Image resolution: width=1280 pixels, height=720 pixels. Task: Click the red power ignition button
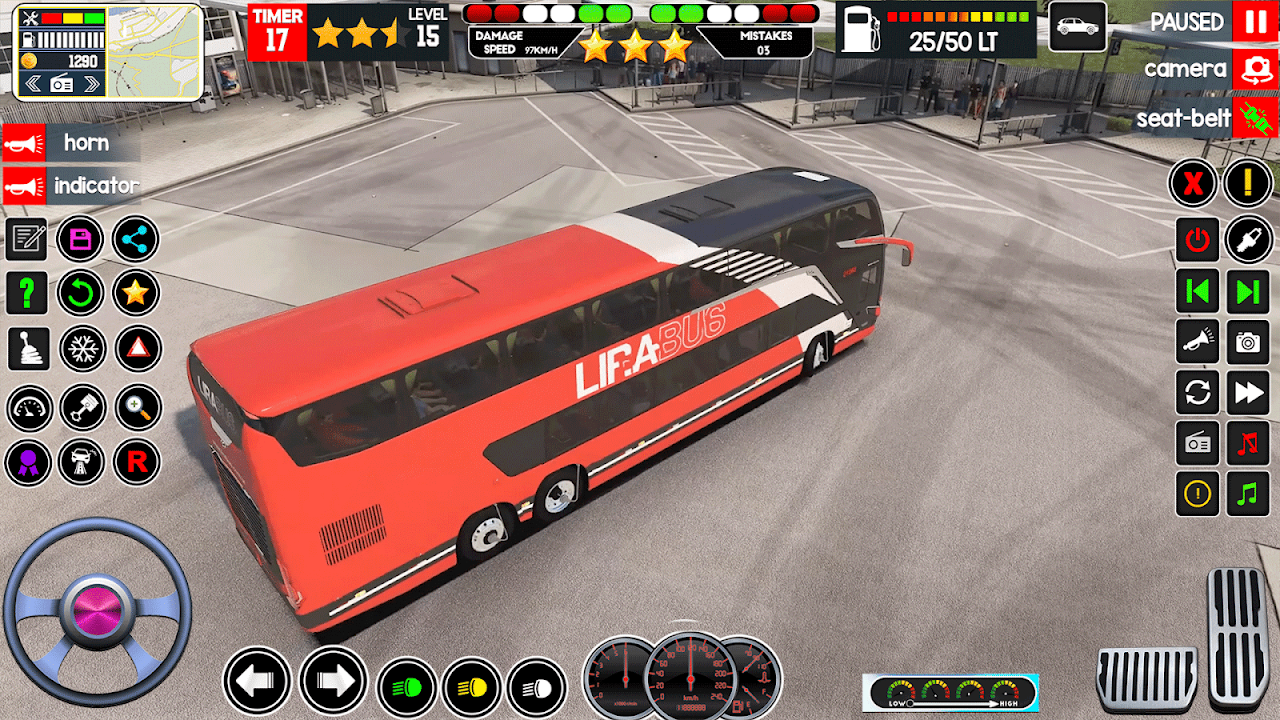(1197, 239)
